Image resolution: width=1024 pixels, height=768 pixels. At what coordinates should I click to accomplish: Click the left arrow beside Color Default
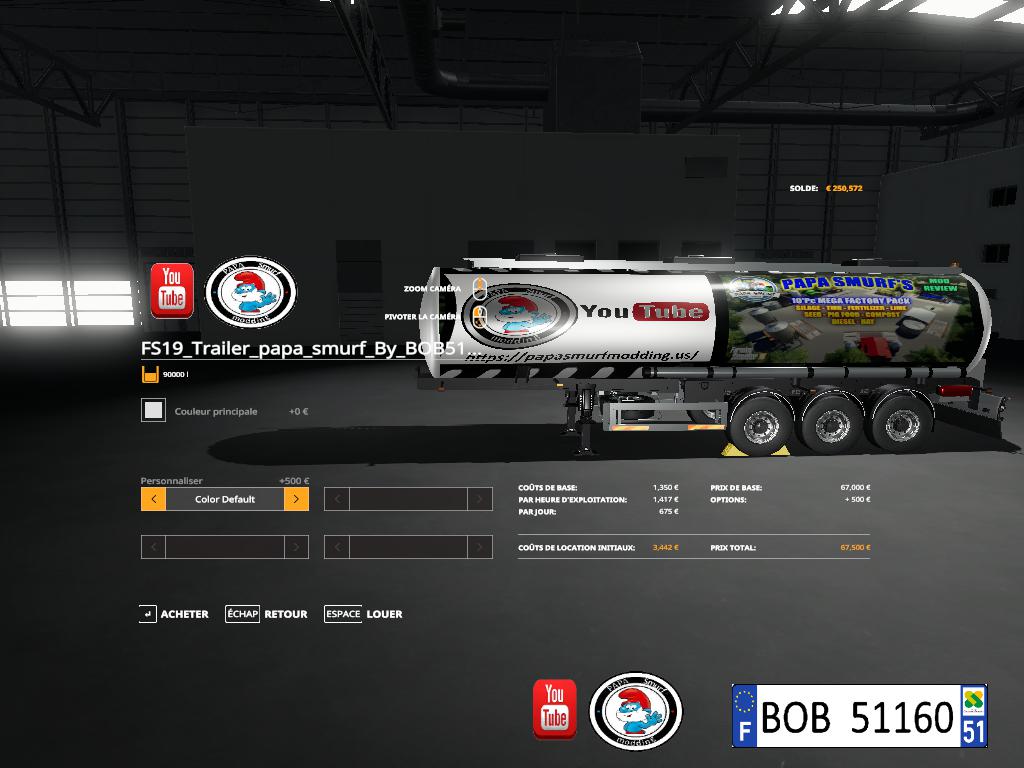click(x=153, y=499)
